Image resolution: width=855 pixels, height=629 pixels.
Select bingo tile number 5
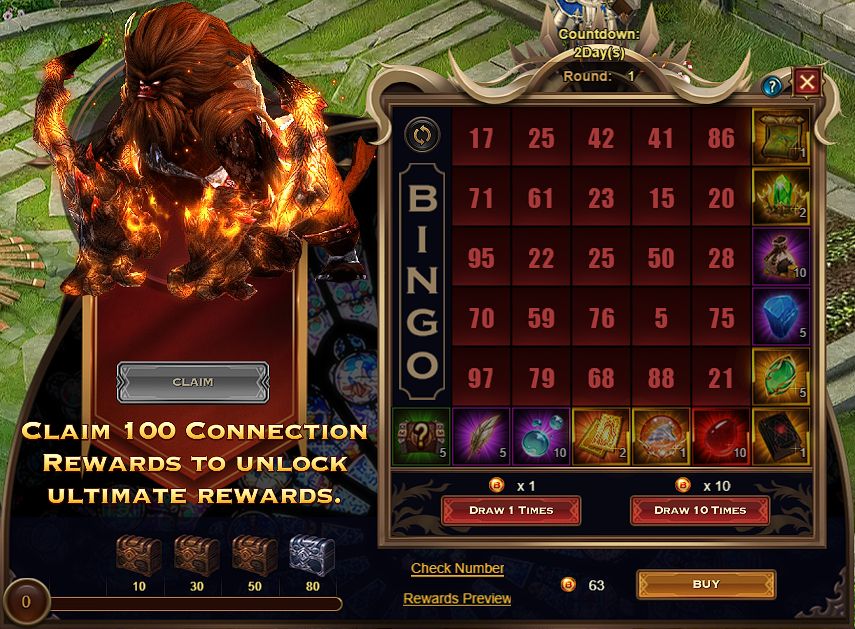click(661, 320)
